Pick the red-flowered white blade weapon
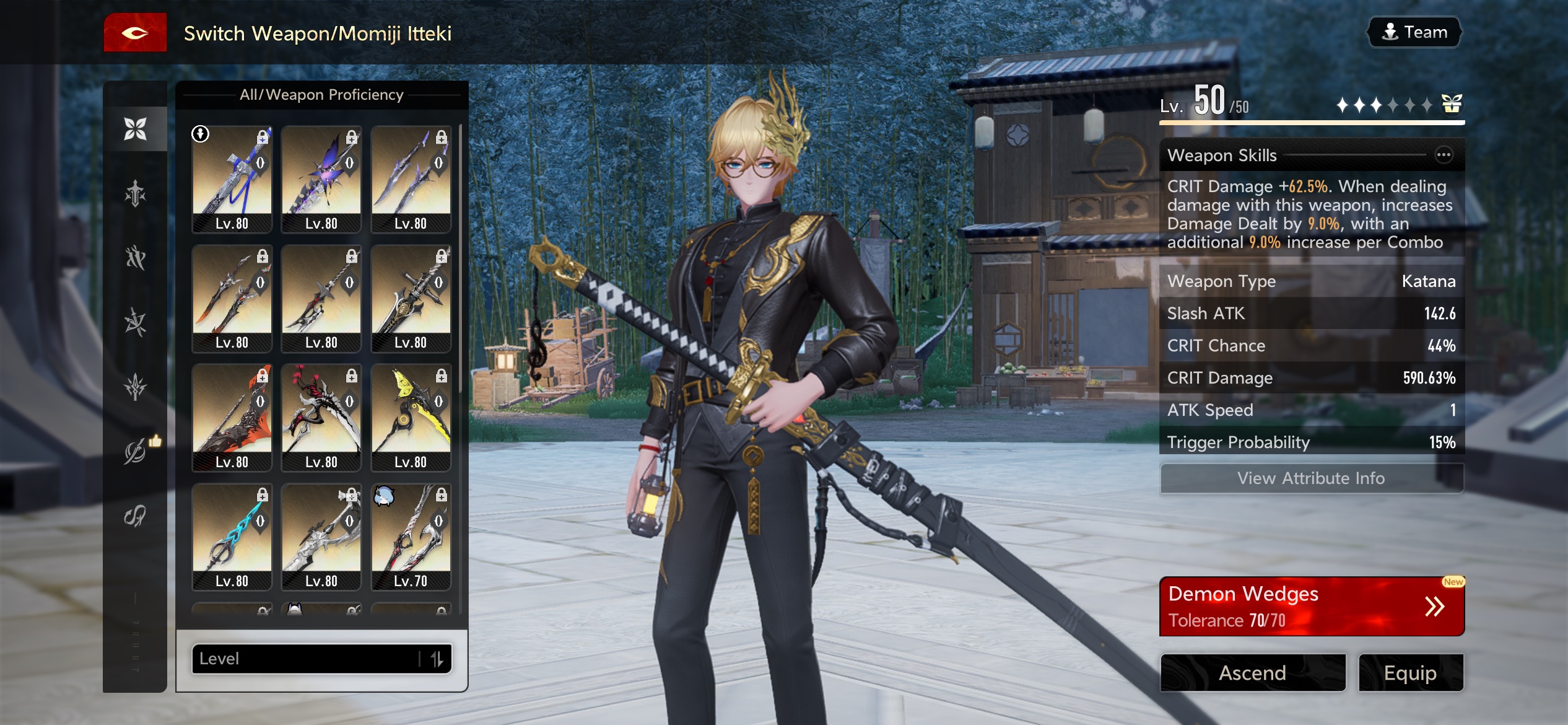1568x725 pixels. (321, 418)
